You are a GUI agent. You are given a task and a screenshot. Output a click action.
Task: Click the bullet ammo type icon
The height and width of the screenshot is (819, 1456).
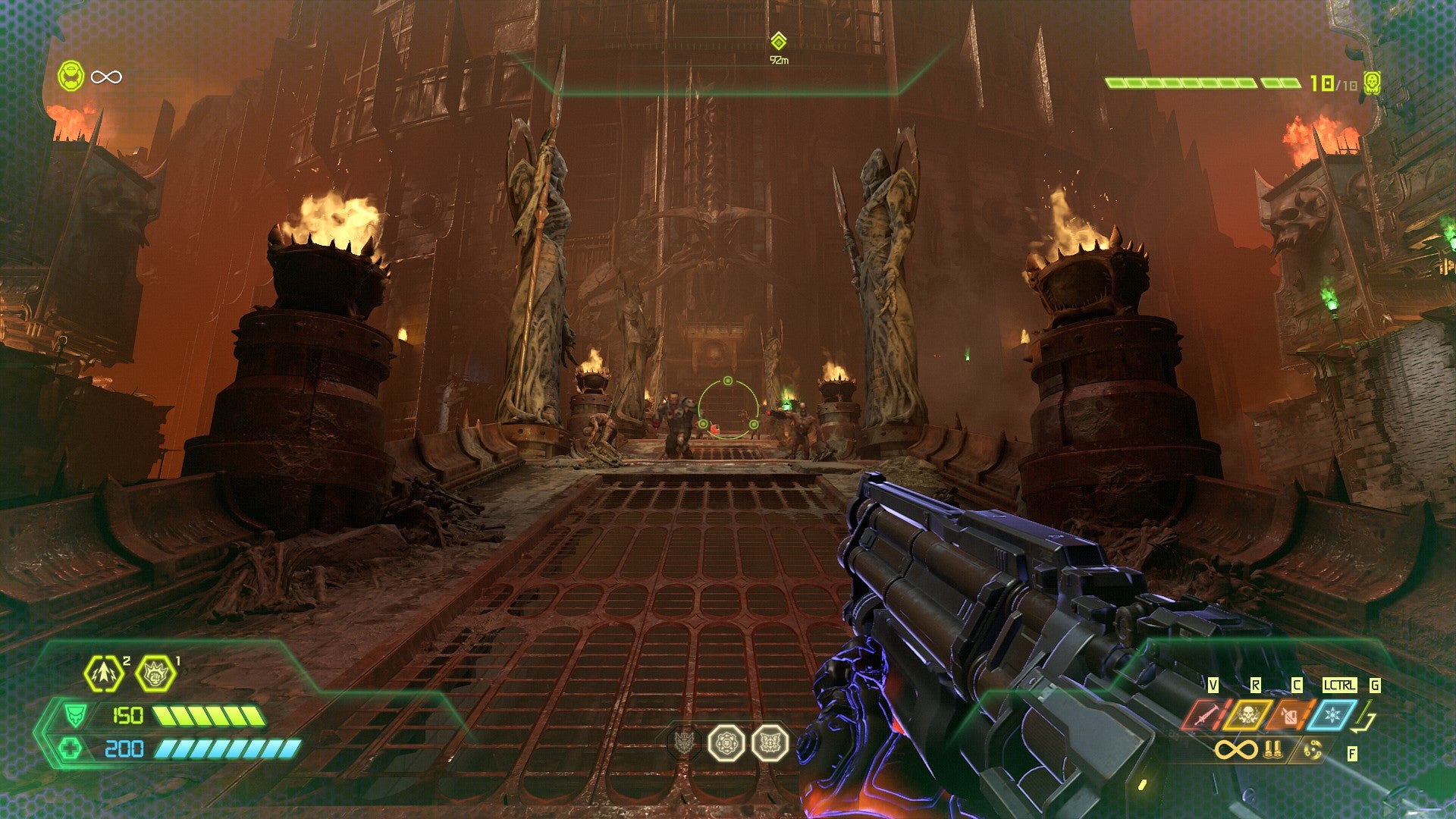pos(1272,750)
